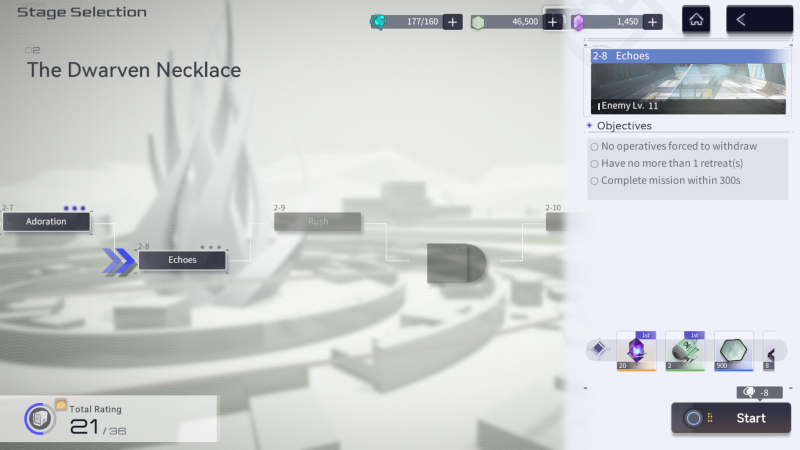Inspect the purple crystal first-clear reward
Screen dimensions: 800x450
point(636,351)
